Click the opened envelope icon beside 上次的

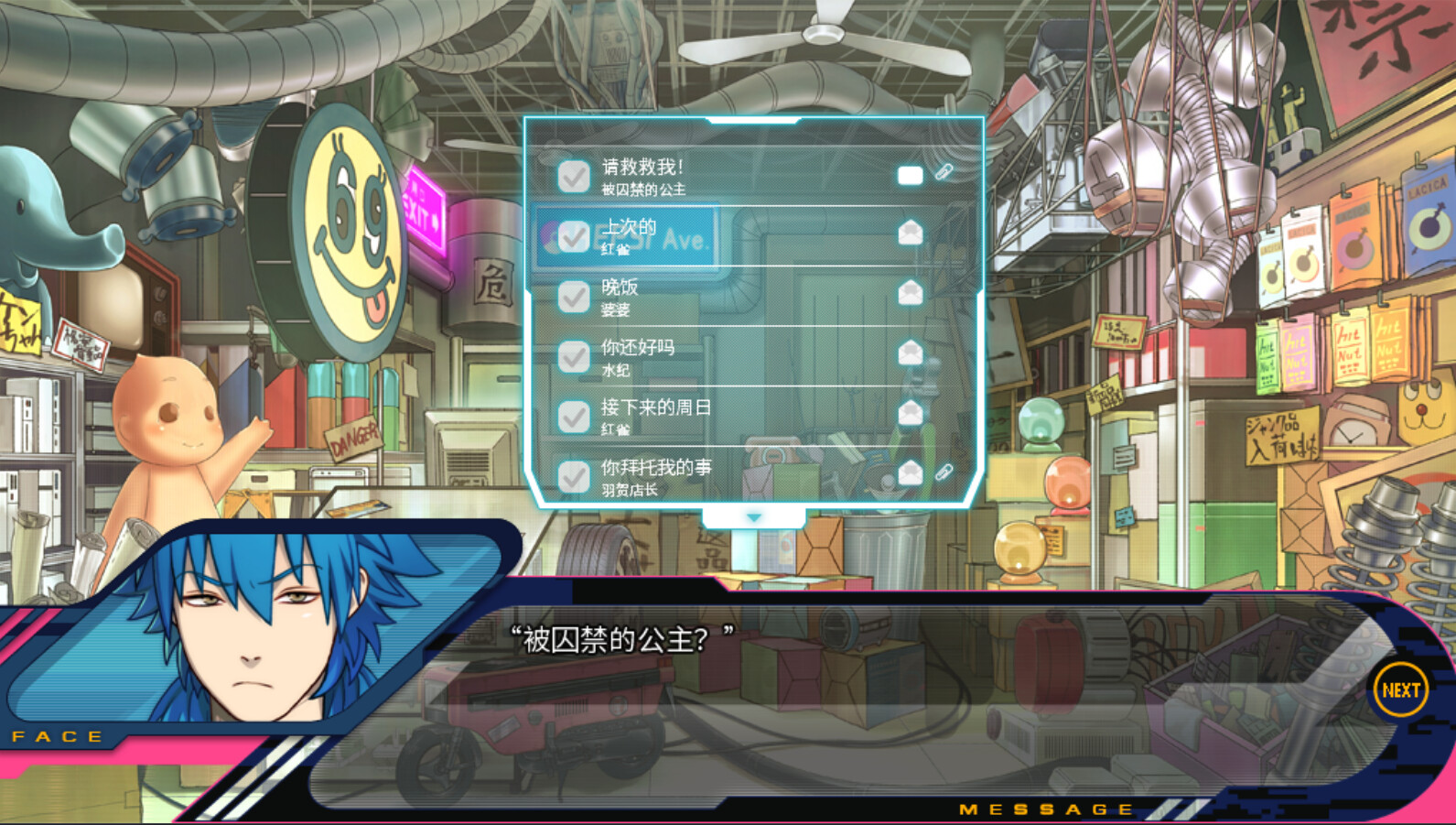coord(910,233)
